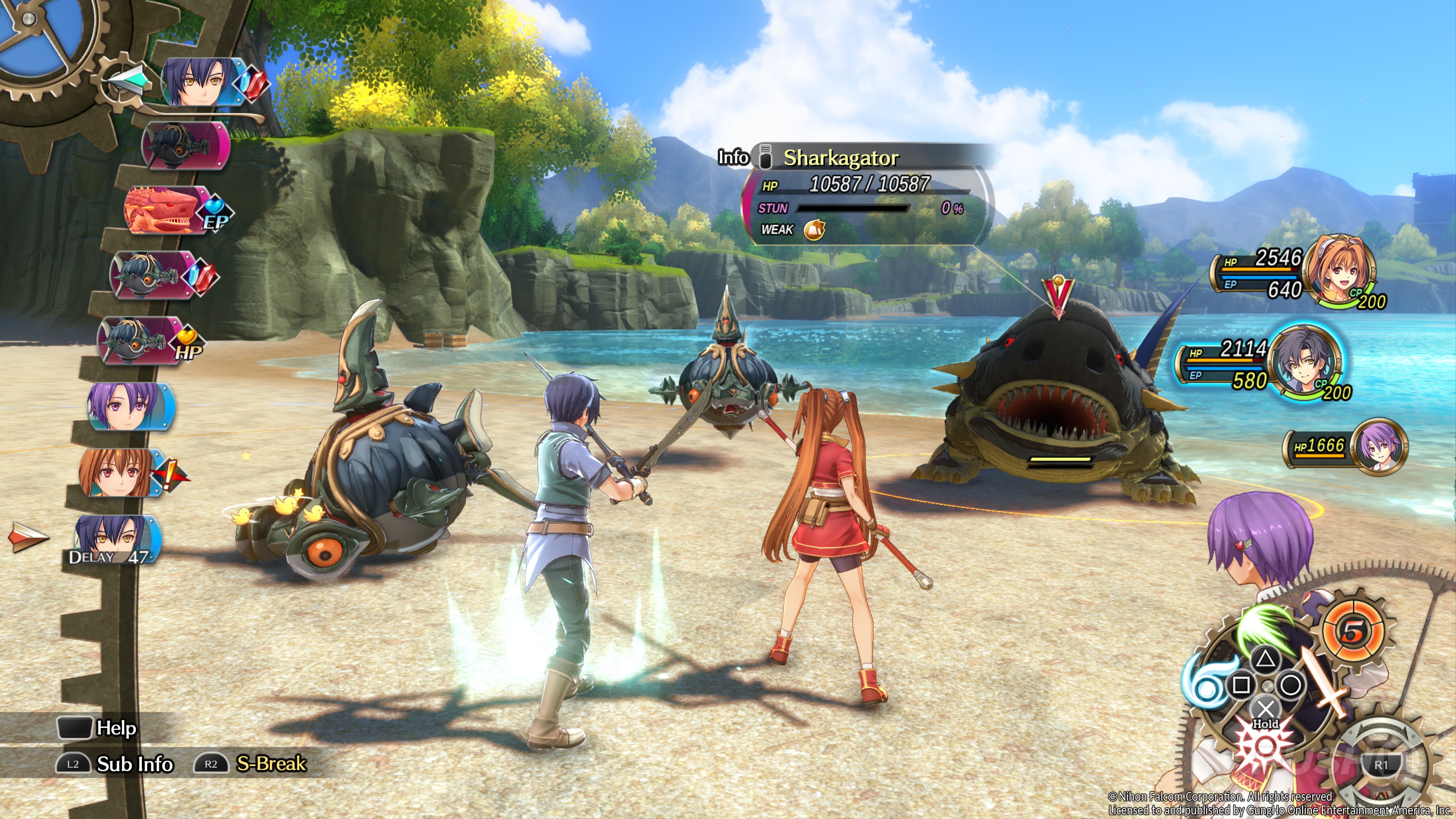Open the Sharkagator info panel
Screen dimensions: 1456x819
733,157
